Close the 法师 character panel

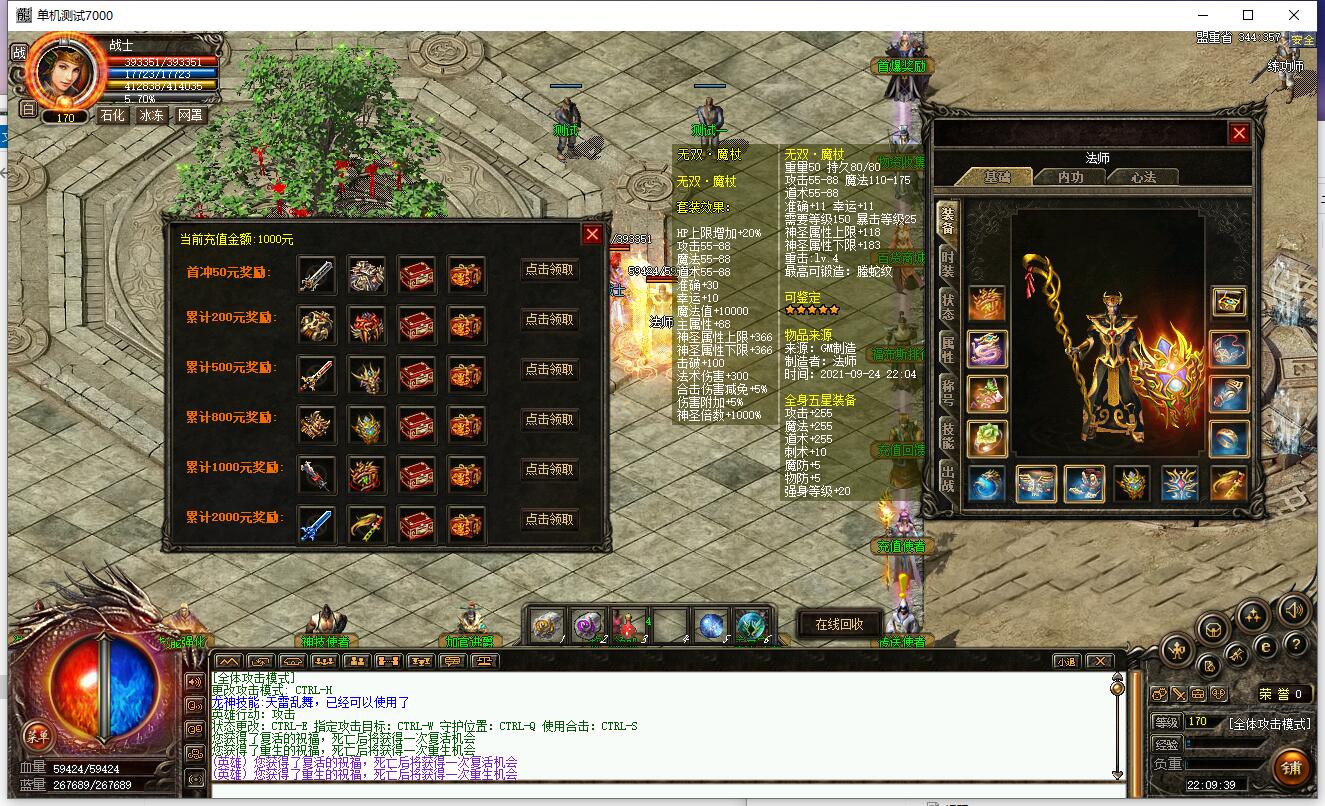(1239, 133)
